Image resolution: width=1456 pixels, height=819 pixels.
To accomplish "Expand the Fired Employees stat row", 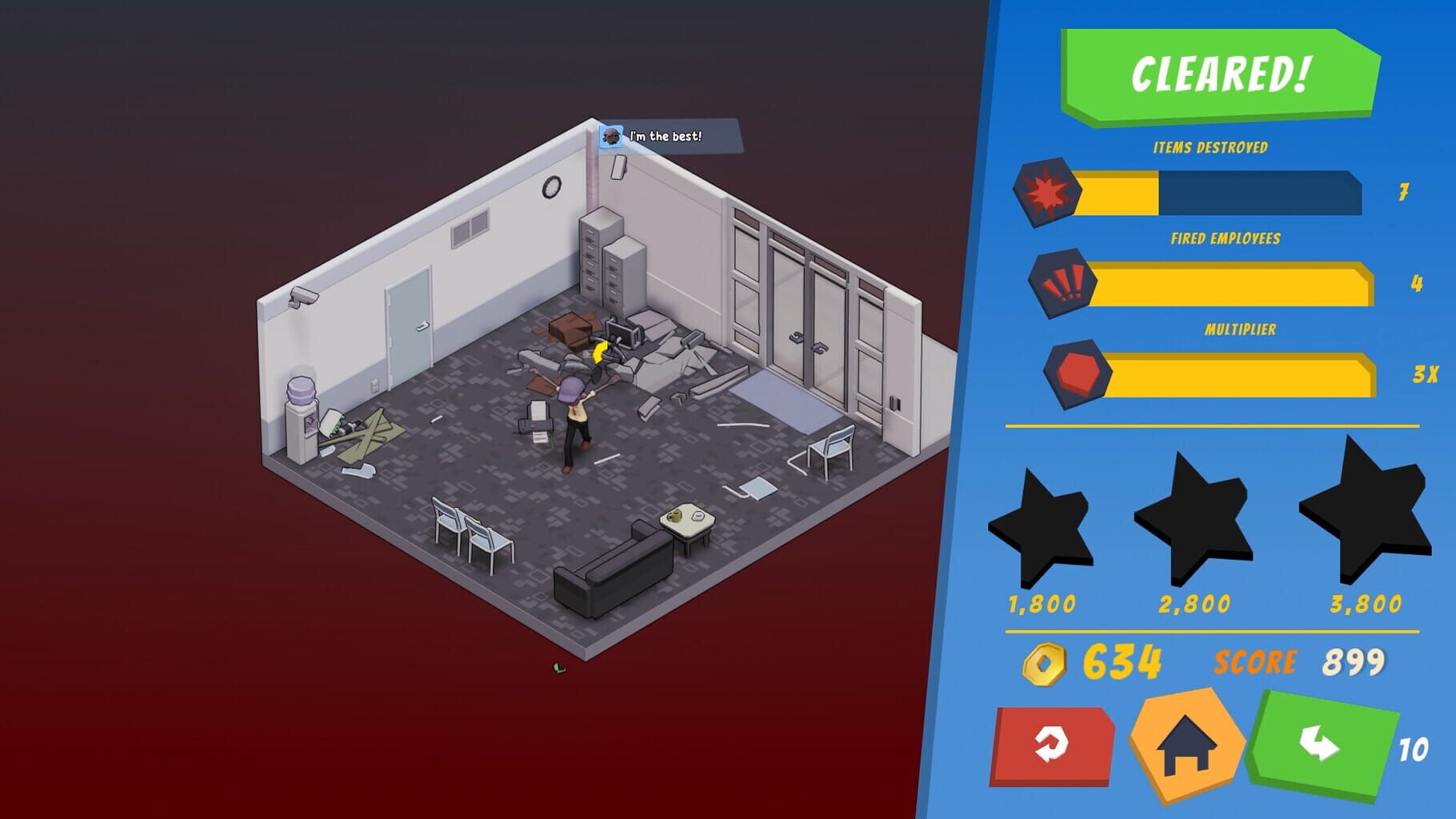I will click(x=1228, y=282).
